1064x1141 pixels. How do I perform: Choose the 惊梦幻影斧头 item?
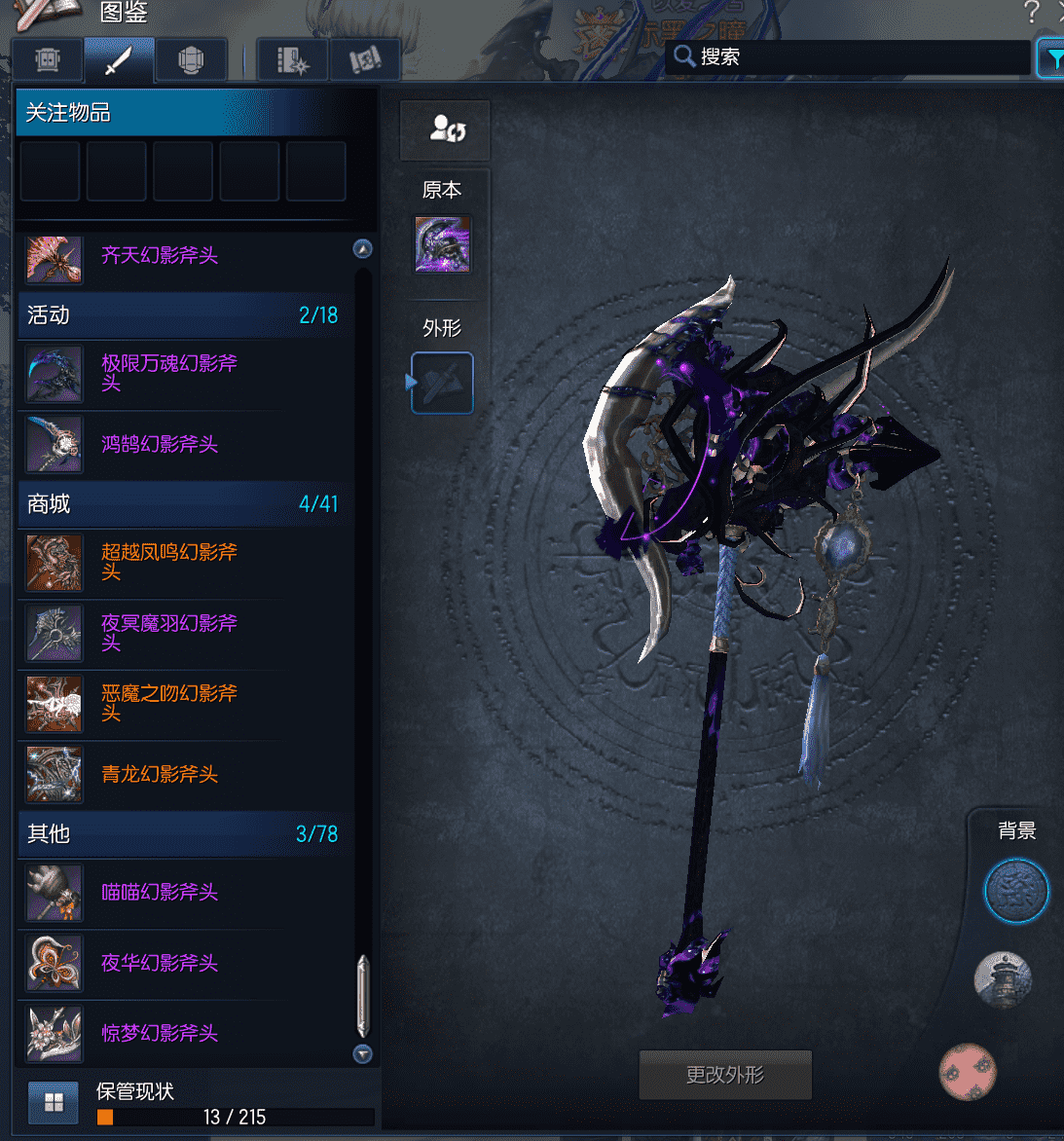click(160, 1033)
